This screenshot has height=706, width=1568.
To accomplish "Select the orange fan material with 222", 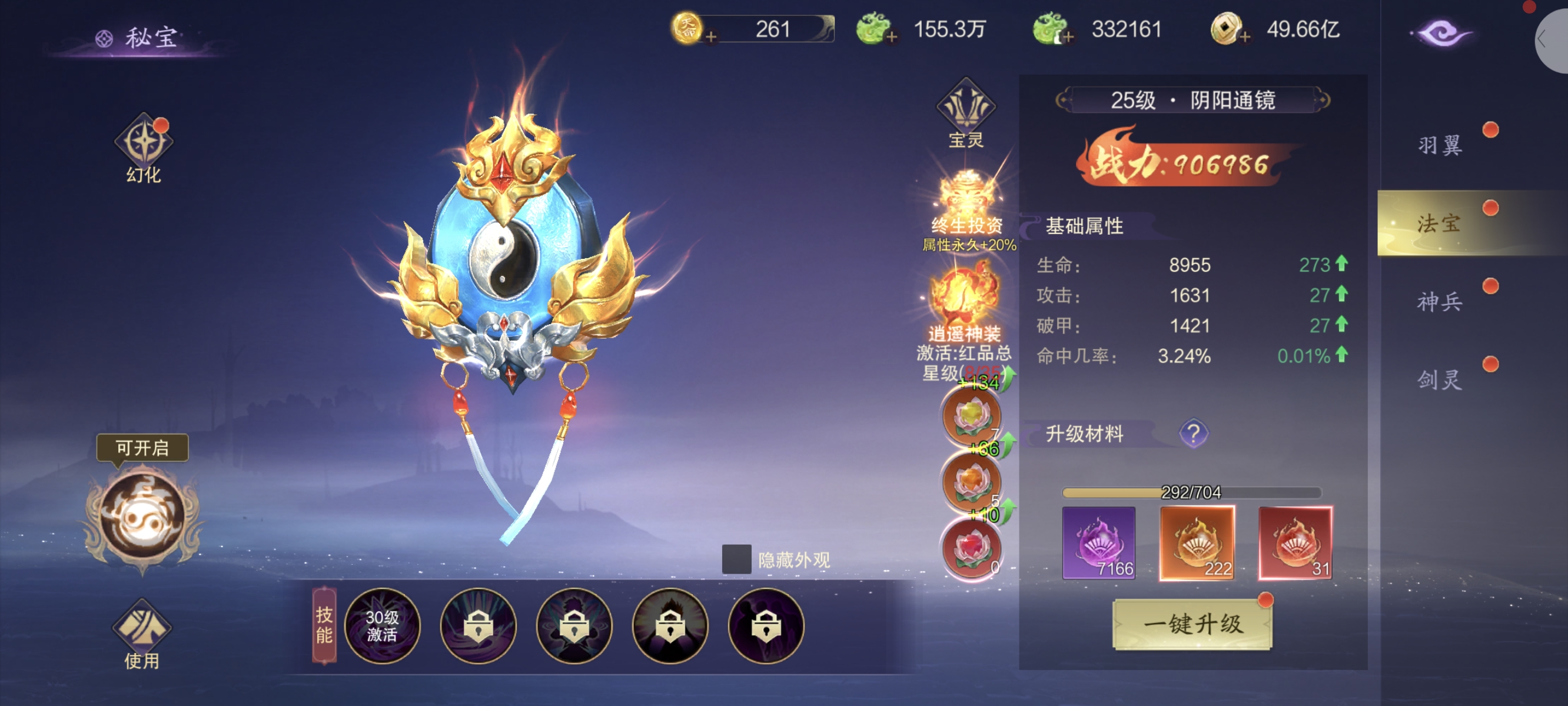I will (x=1197, y=542).
